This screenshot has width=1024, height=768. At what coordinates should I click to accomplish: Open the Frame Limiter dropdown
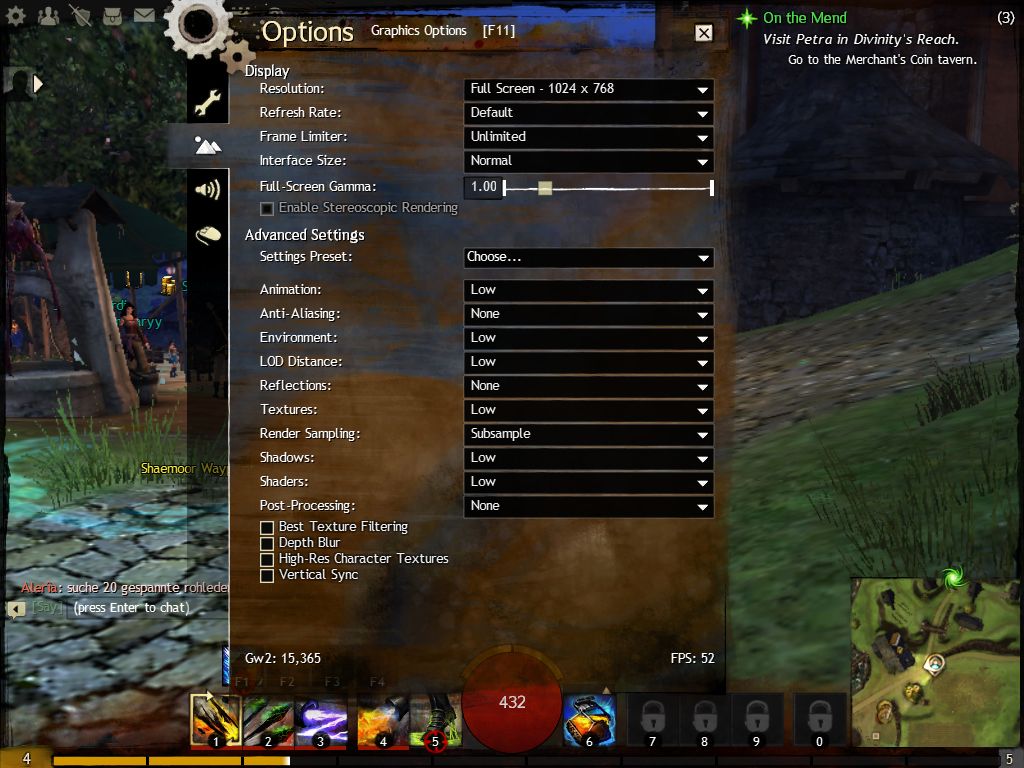point(589,137)
